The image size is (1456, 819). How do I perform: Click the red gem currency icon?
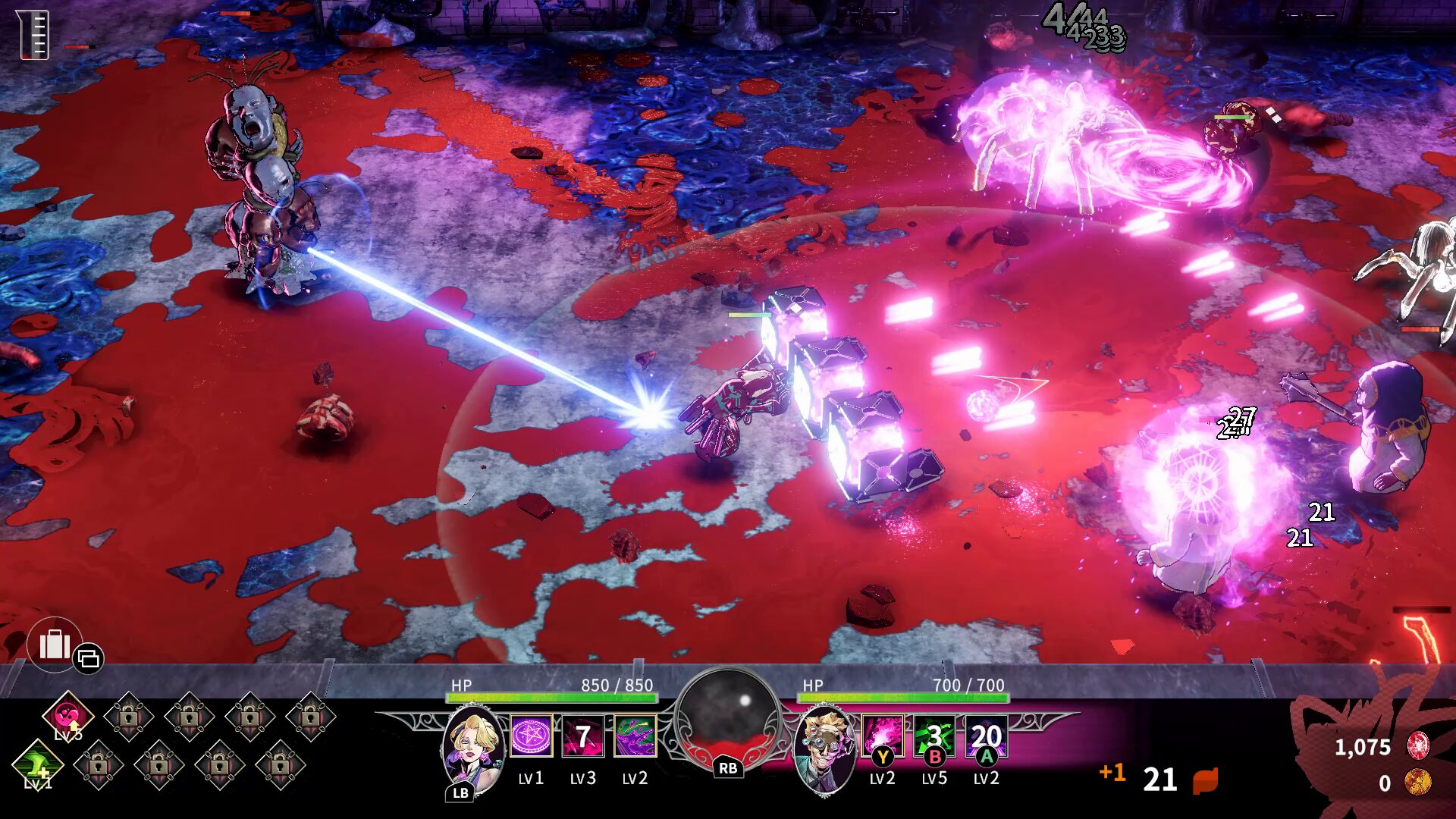[1417, 746]
